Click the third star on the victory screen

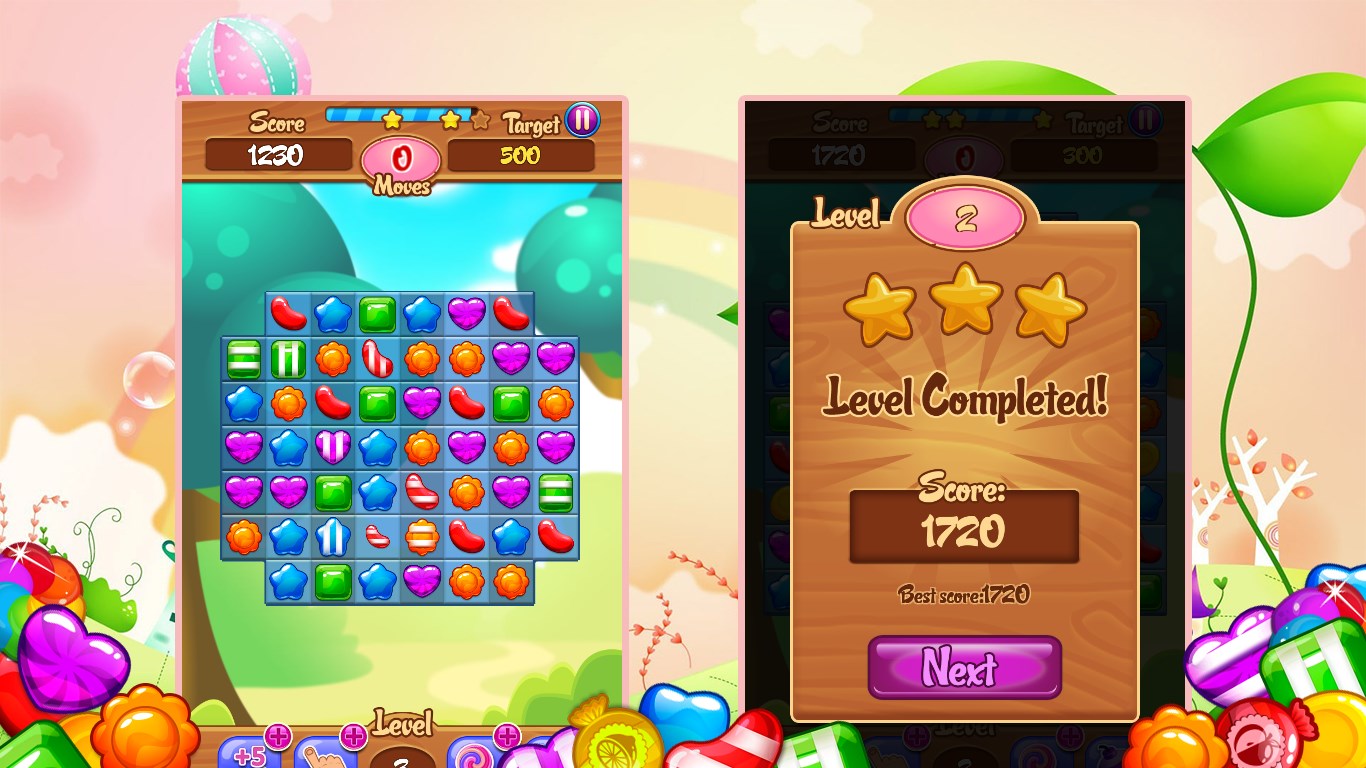(x=1050, y=305)
